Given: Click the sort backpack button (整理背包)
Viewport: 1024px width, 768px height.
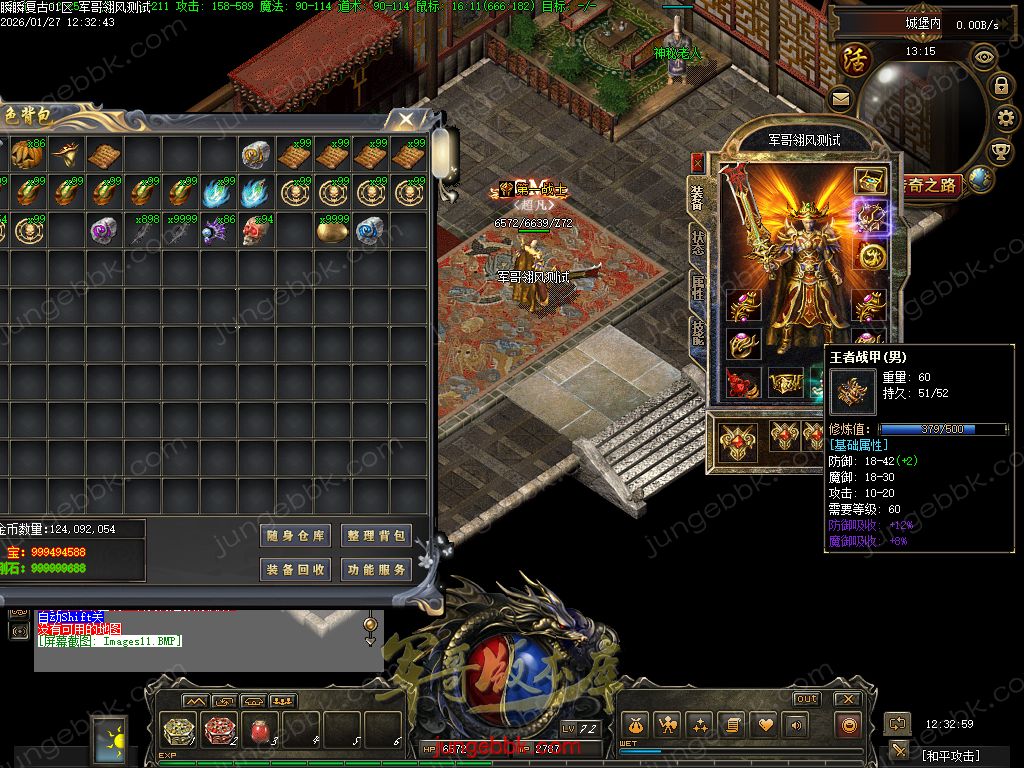Looking at the screenshot, I should point(376,536).
